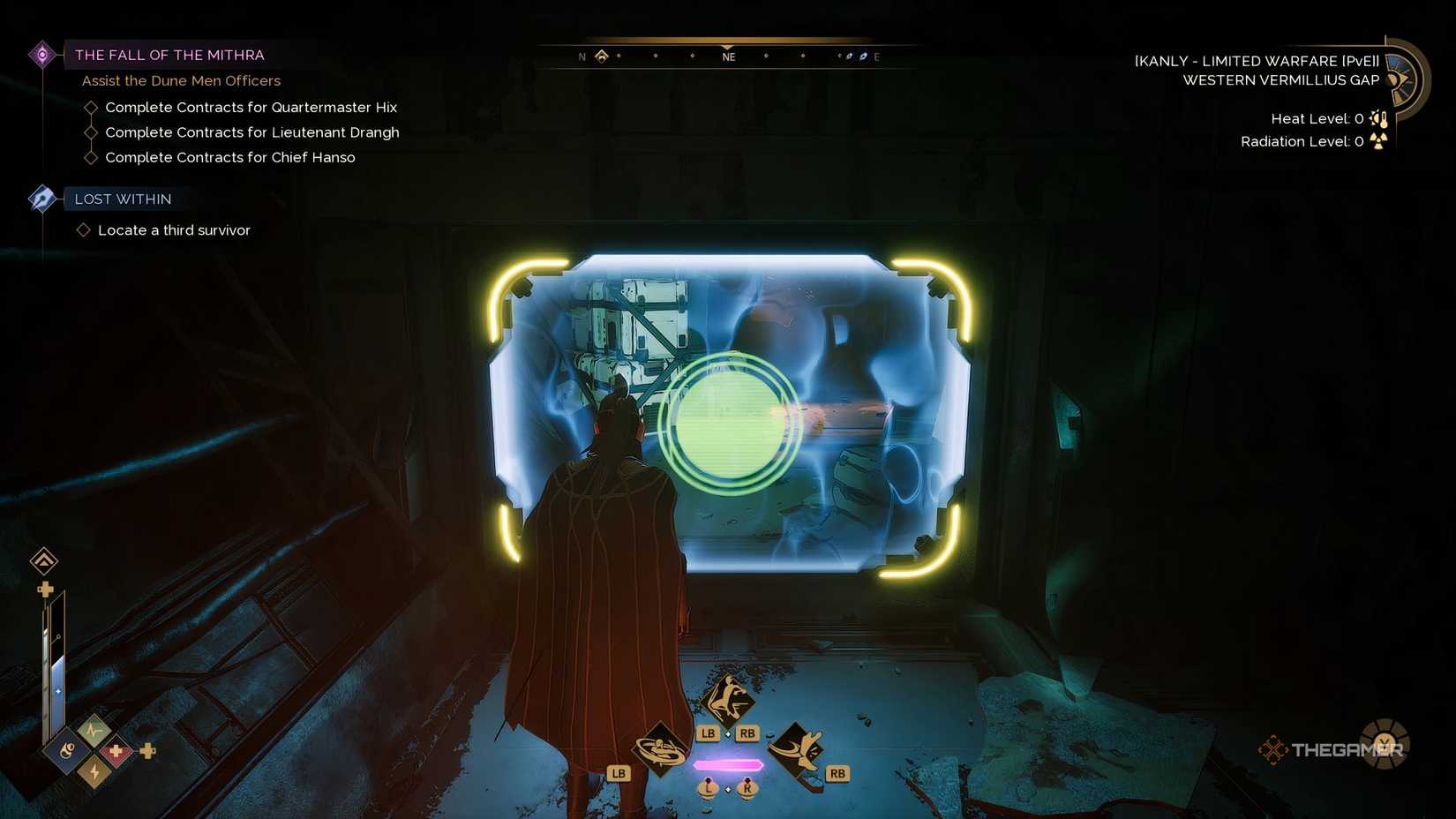
Task: Click the pink charge bar between the abilities
Action: 727,764
